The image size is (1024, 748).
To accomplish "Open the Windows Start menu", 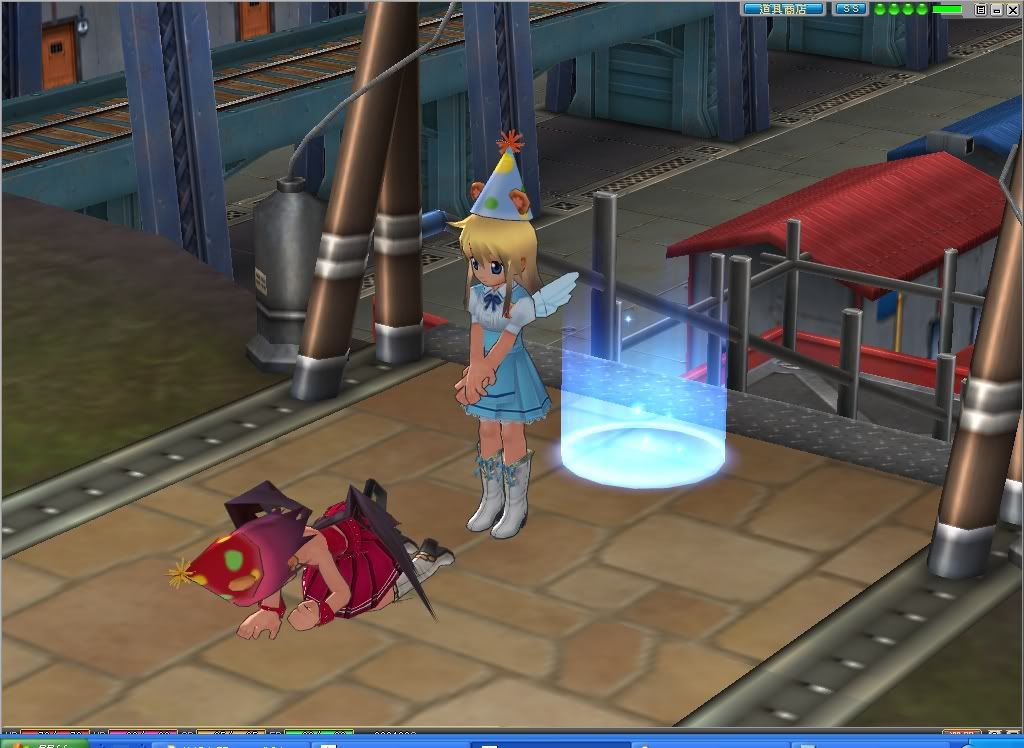I will 40,744.
